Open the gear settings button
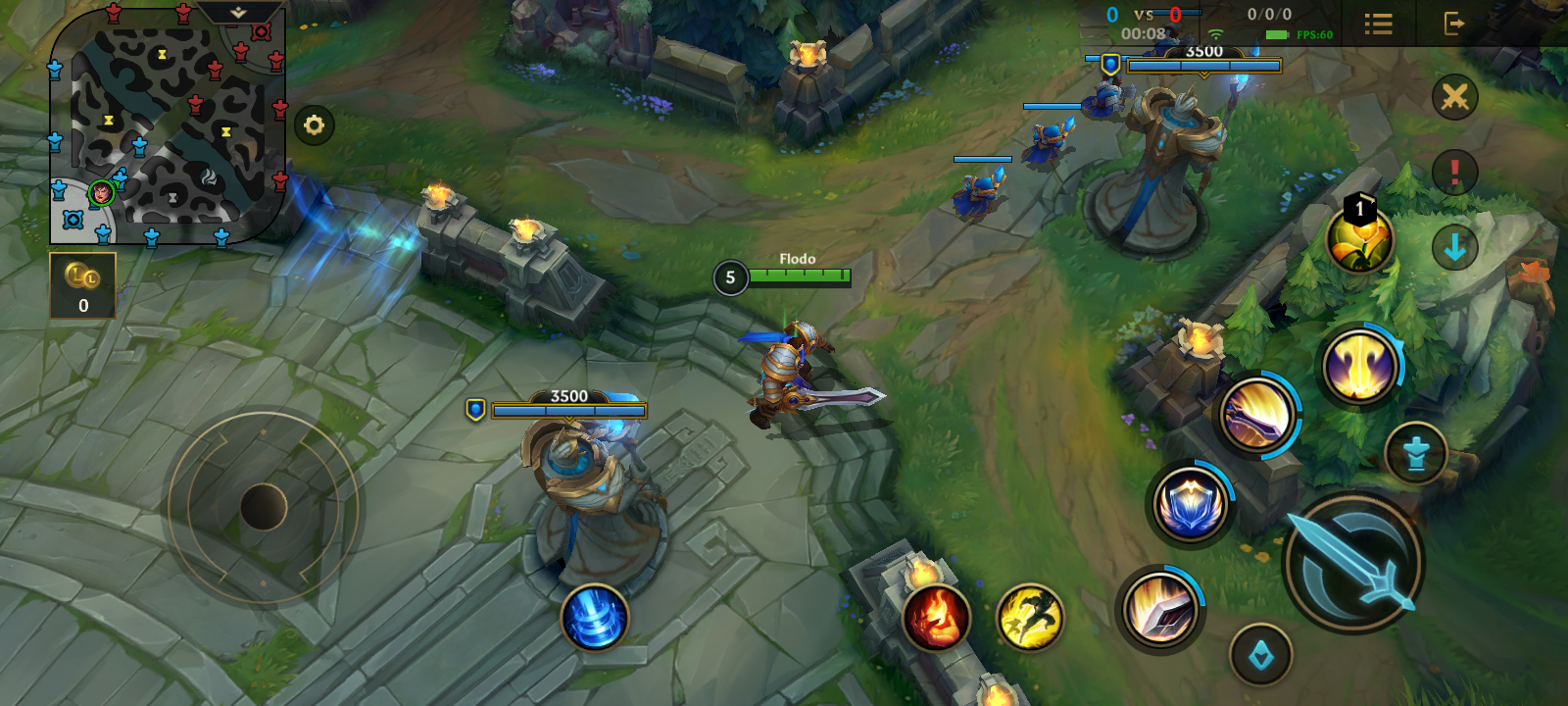The image size is (1568, 706). [315, 126]
